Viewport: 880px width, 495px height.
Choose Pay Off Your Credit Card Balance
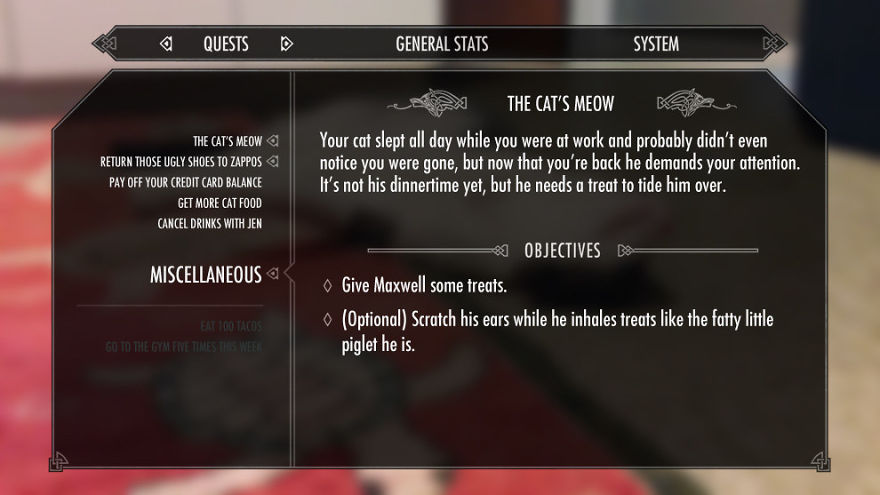click(x=185, y=182)
